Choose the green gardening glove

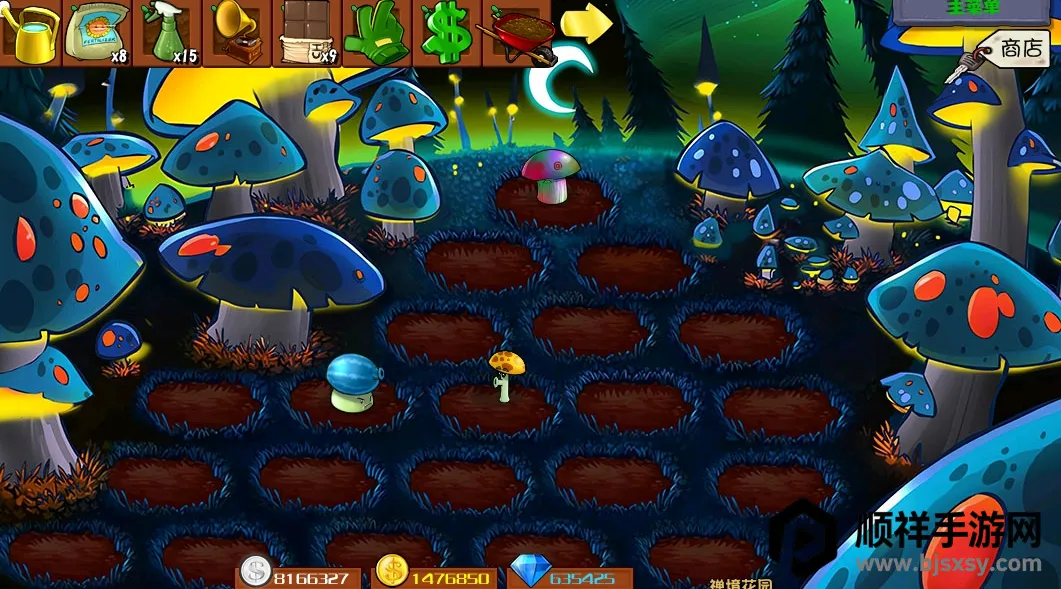tap(376, 32)
